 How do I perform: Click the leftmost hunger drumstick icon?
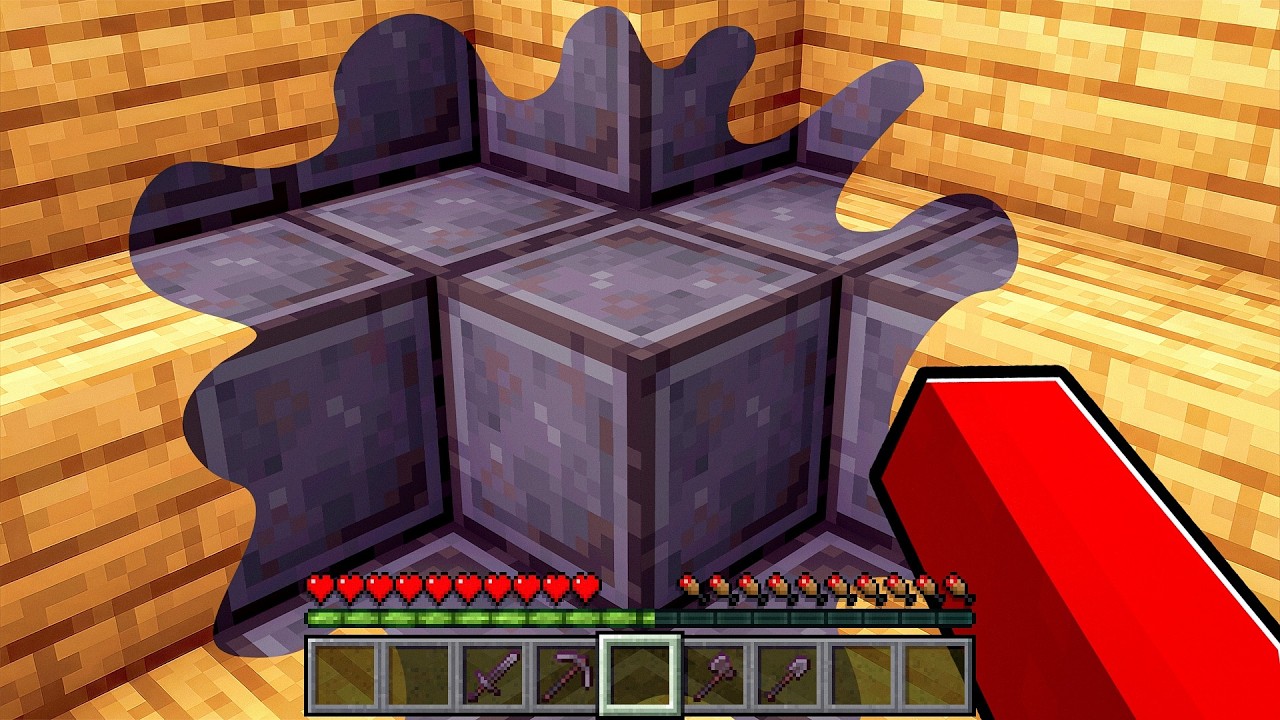pos(689,585)
